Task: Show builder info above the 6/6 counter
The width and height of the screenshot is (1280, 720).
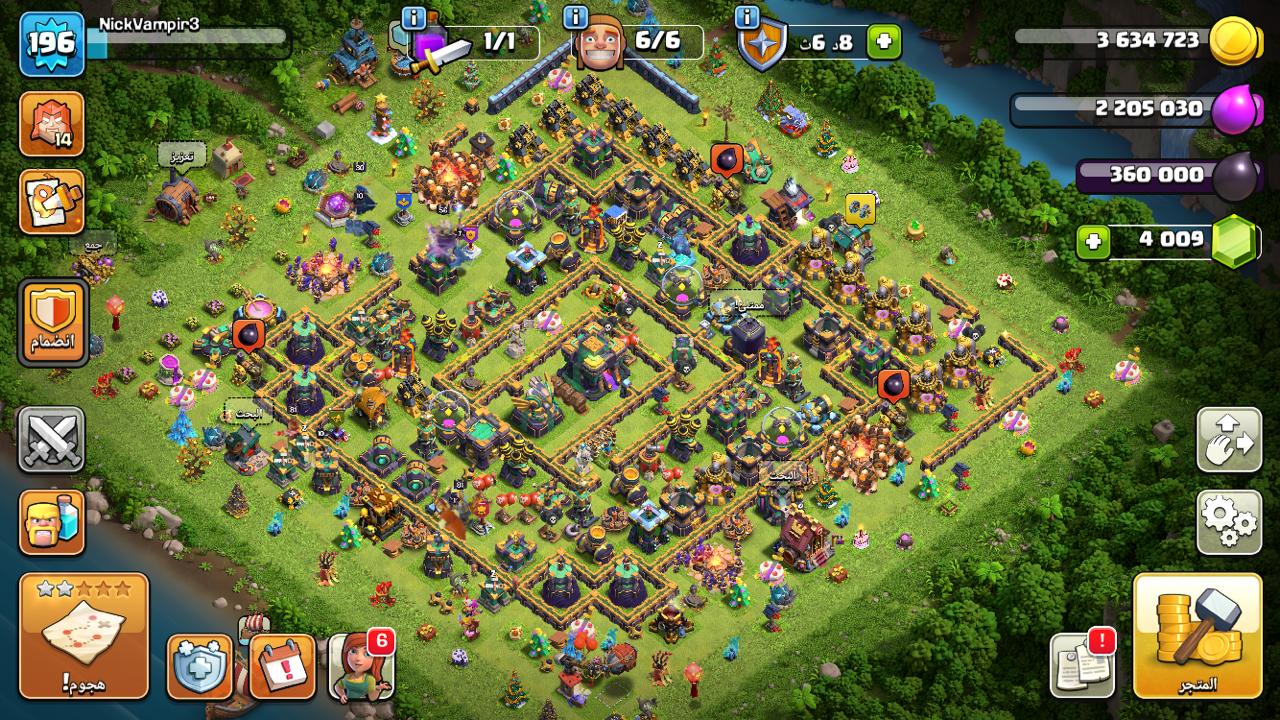Action: (x=576, y=17)
